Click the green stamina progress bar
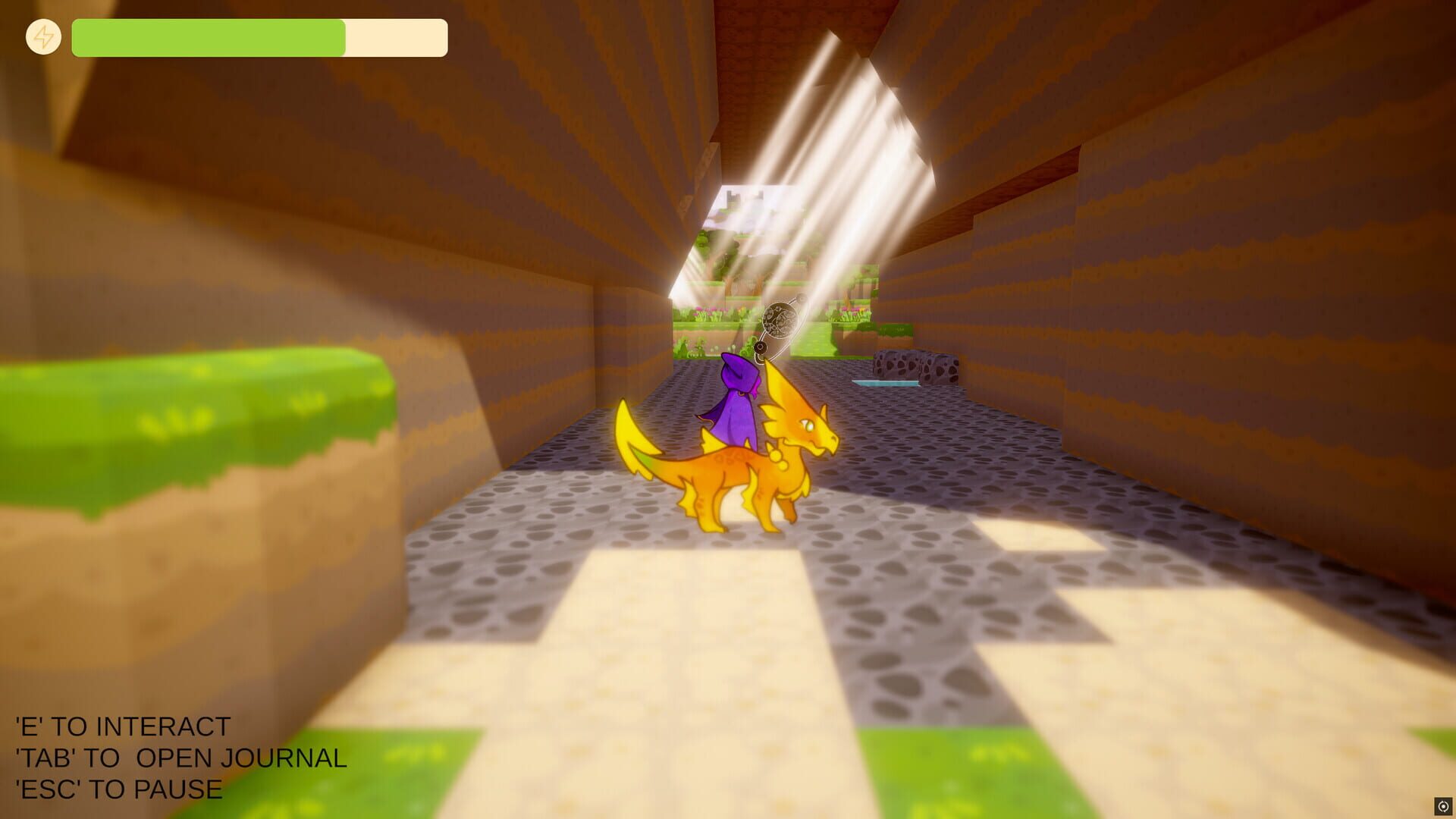Image resolution: width=1456 pixels, height=819 pixels. tap(209, 36)
